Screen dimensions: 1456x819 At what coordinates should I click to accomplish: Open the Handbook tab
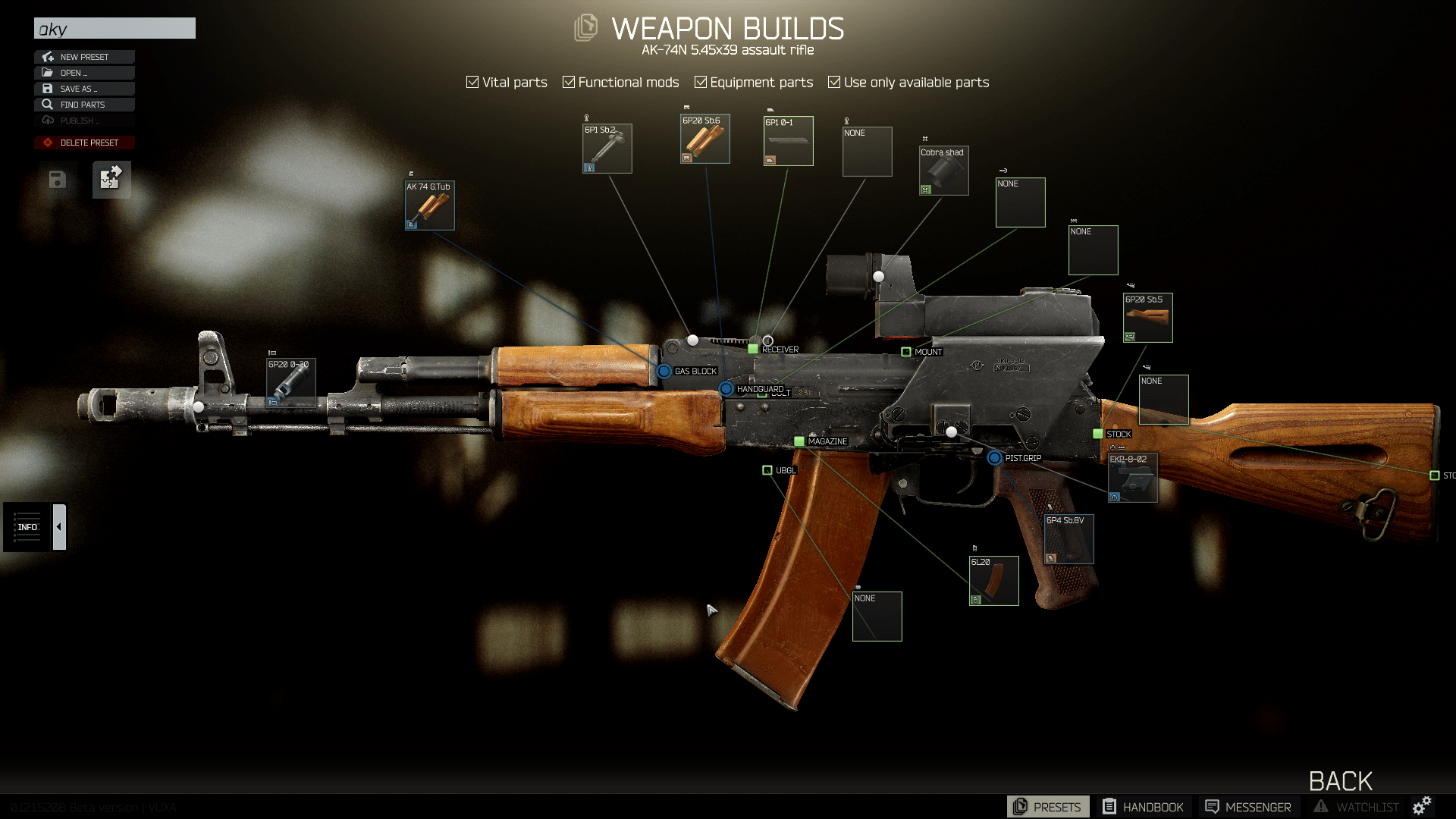(1143, 807)
